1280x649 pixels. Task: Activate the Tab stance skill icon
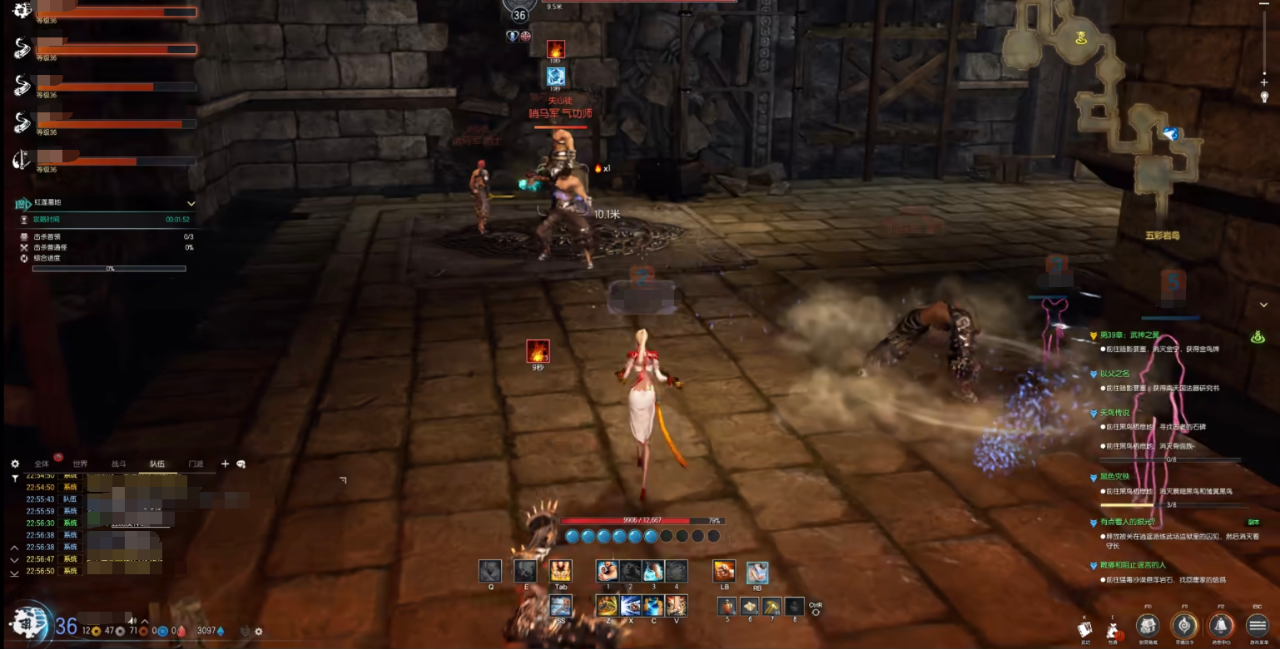point(560,570)
